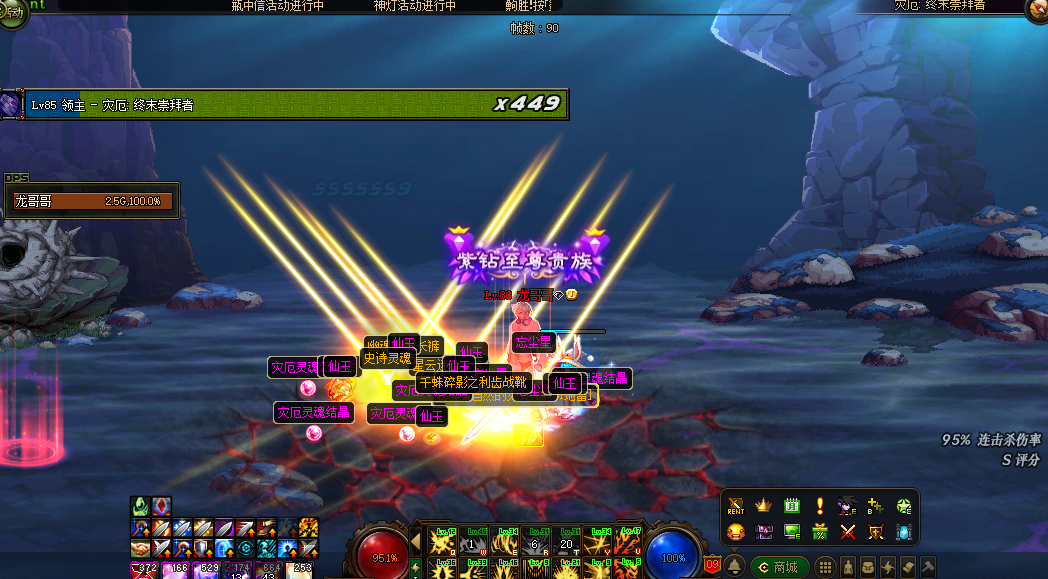
Task: Open the purple treasure chest icon
Action: pyautogui.click(x=764, y=532)
